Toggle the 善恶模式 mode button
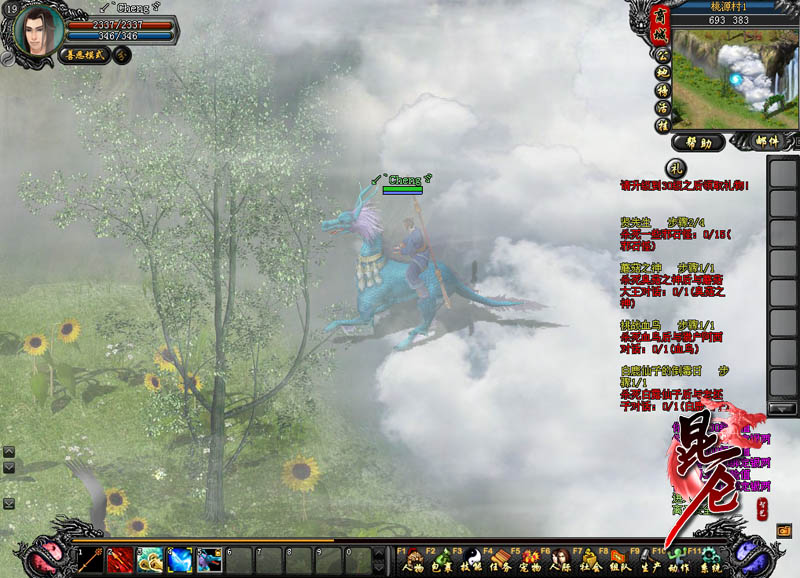Image resolution: width=800 pixels, height=578 pixels. 84,56
